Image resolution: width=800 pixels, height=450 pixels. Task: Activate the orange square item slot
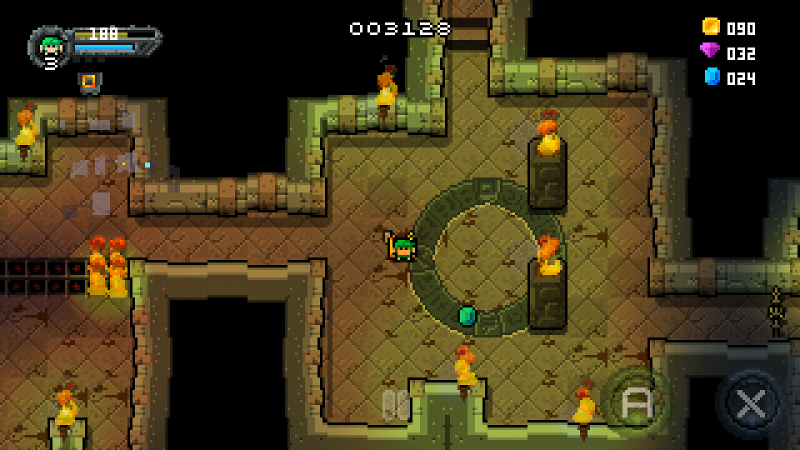pos(88,81)
